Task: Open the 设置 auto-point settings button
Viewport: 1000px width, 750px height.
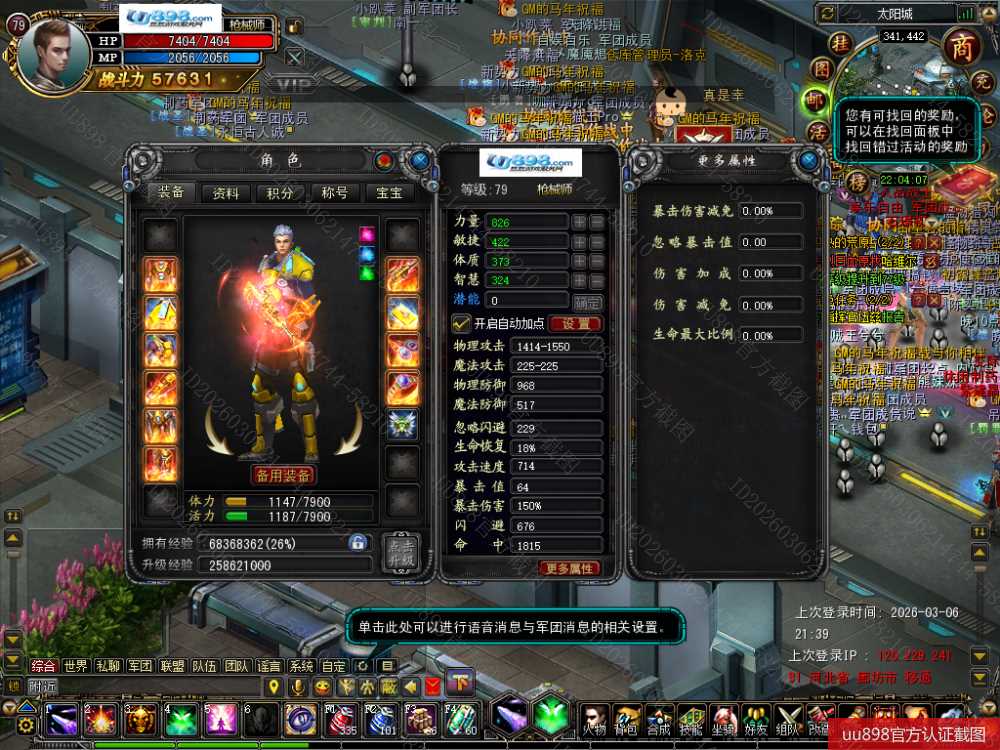Action: pos(575,324)
